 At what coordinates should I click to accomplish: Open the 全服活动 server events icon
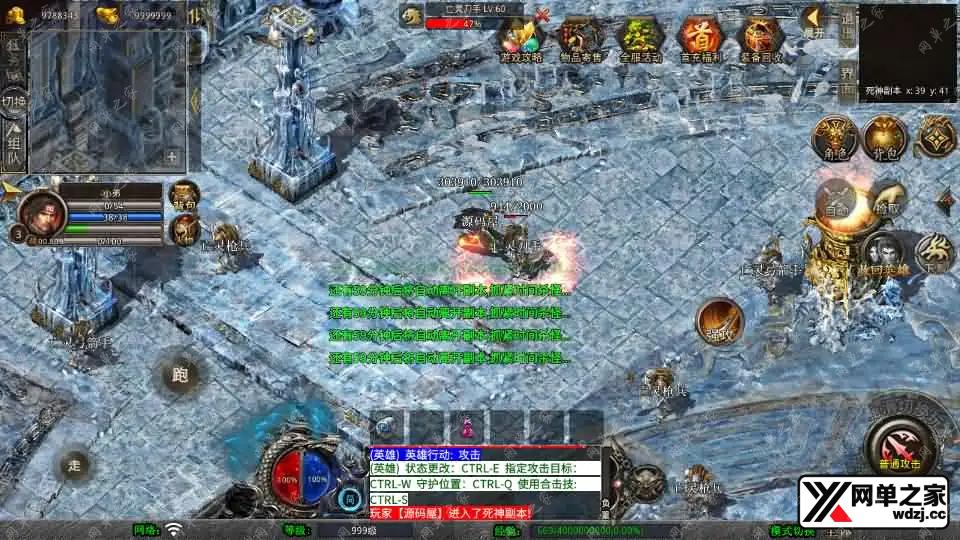point(640,39)
